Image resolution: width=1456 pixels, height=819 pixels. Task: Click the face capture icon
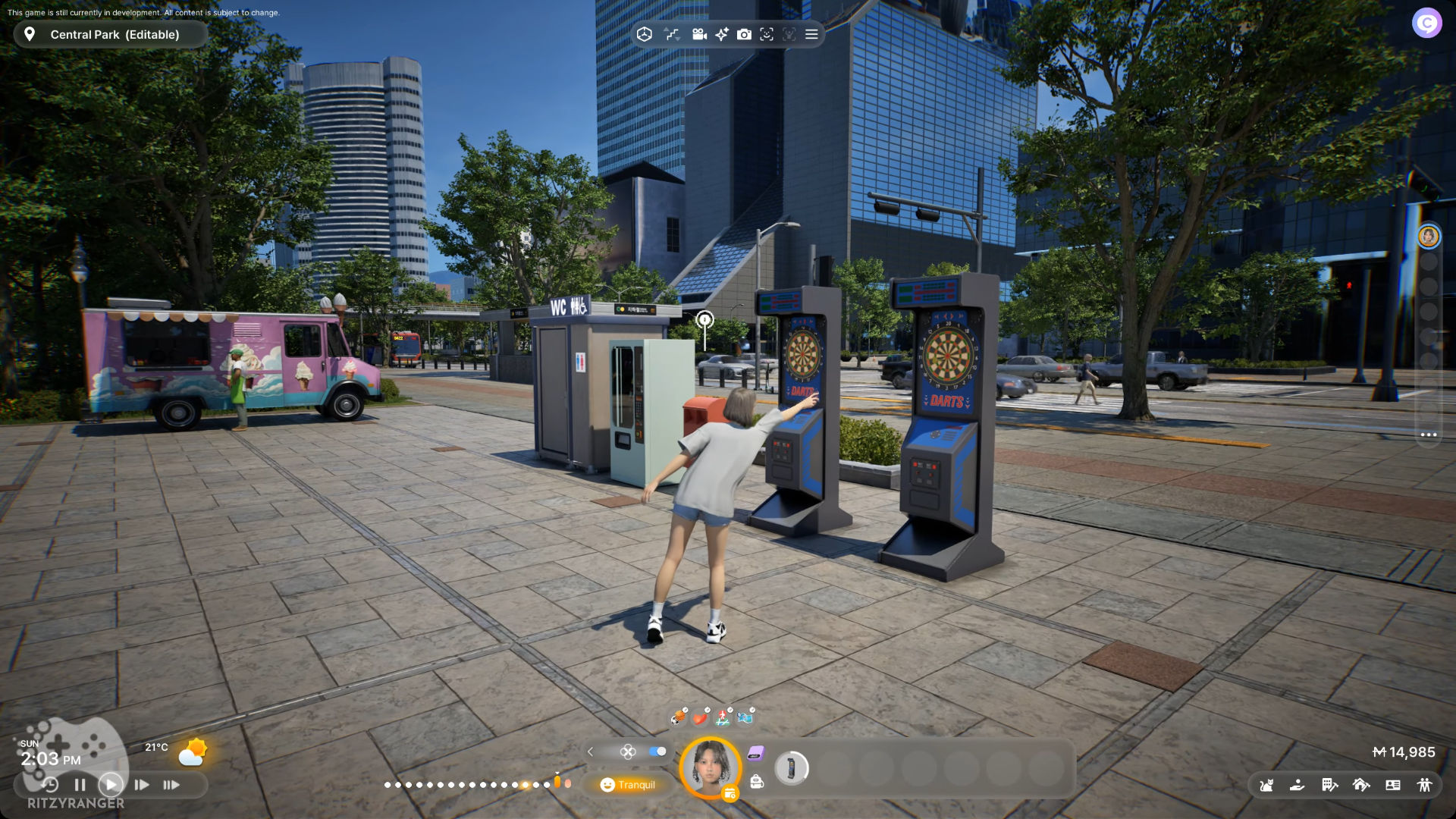point(767,34)
